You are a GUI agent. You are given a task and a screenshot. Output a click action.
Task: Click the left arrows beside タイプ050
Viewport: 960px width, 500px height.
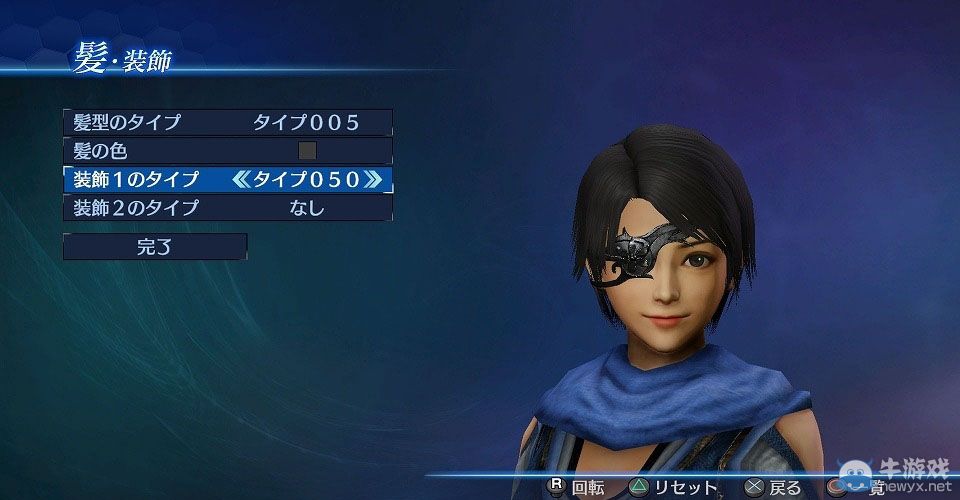[240, 180]
